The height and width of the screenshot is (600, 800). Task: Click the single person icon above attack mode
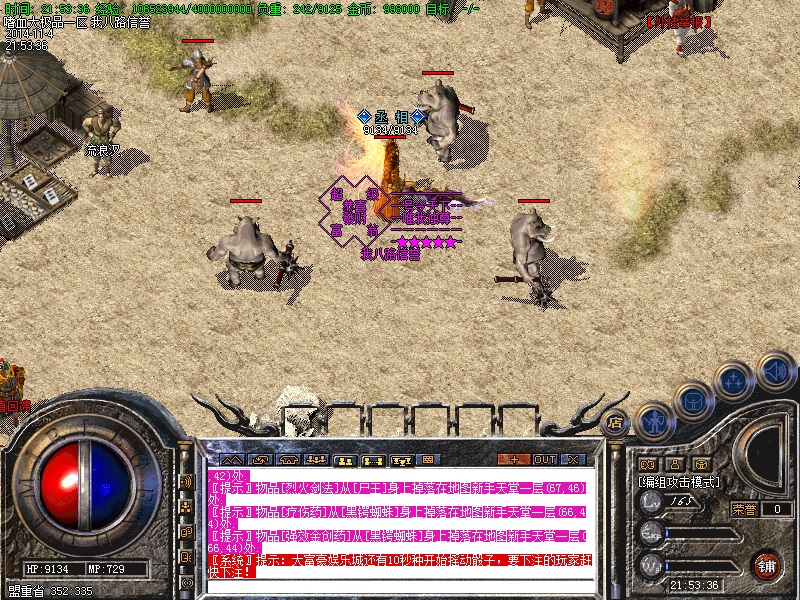coord(675,464)
